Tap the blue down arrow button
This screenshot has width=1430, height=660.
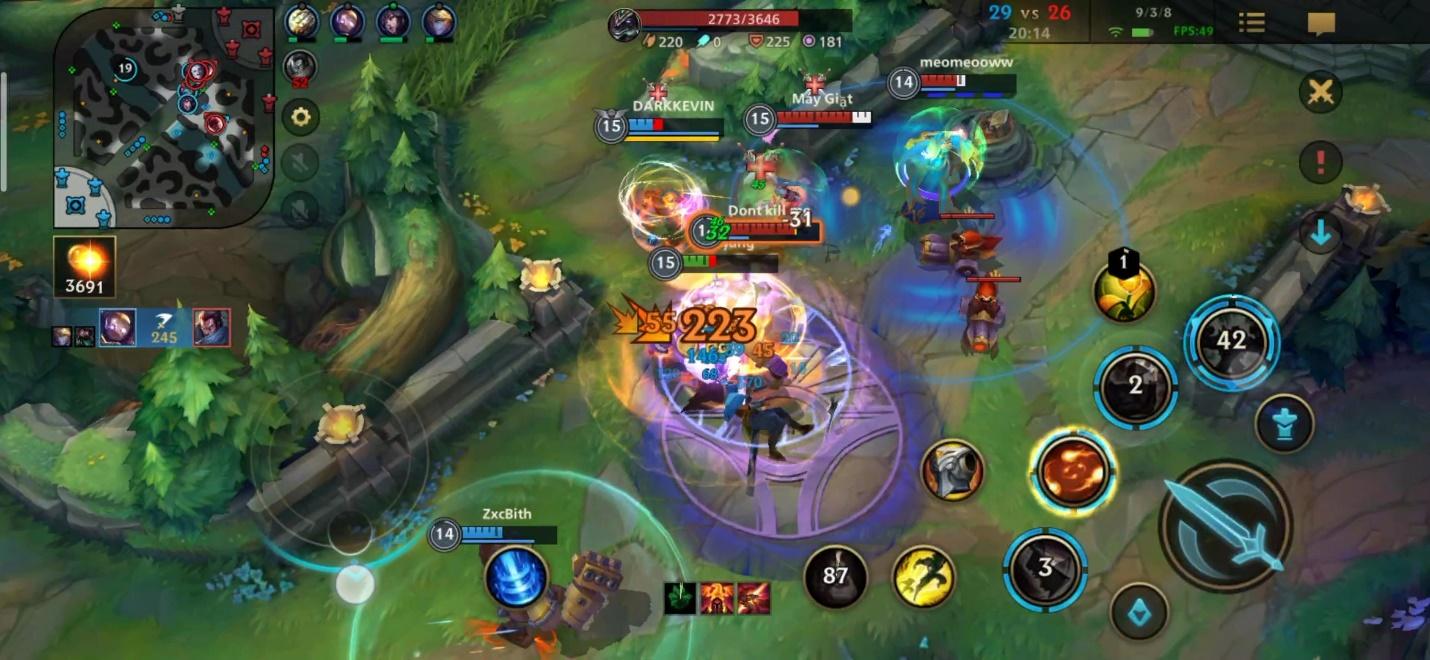coord(1320,233)
